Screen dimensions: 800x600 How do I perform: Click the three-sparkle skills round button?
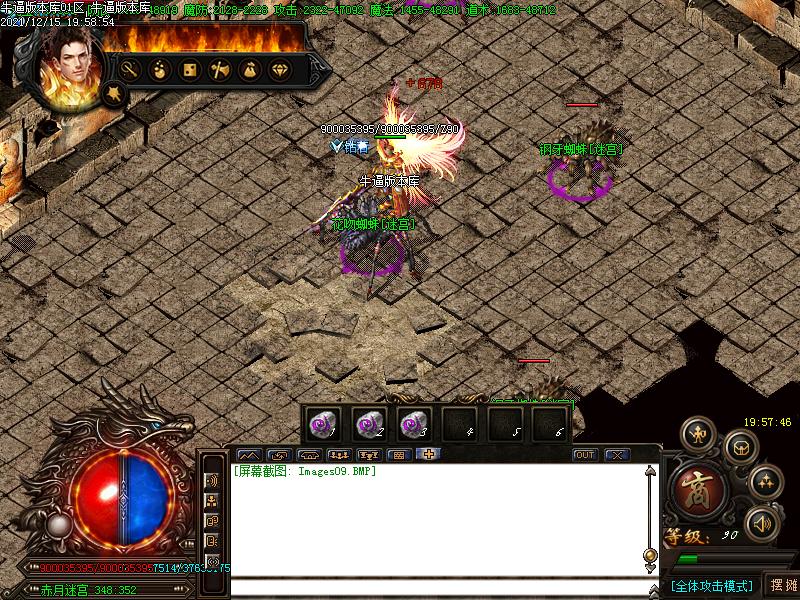(x=767, y=482)
